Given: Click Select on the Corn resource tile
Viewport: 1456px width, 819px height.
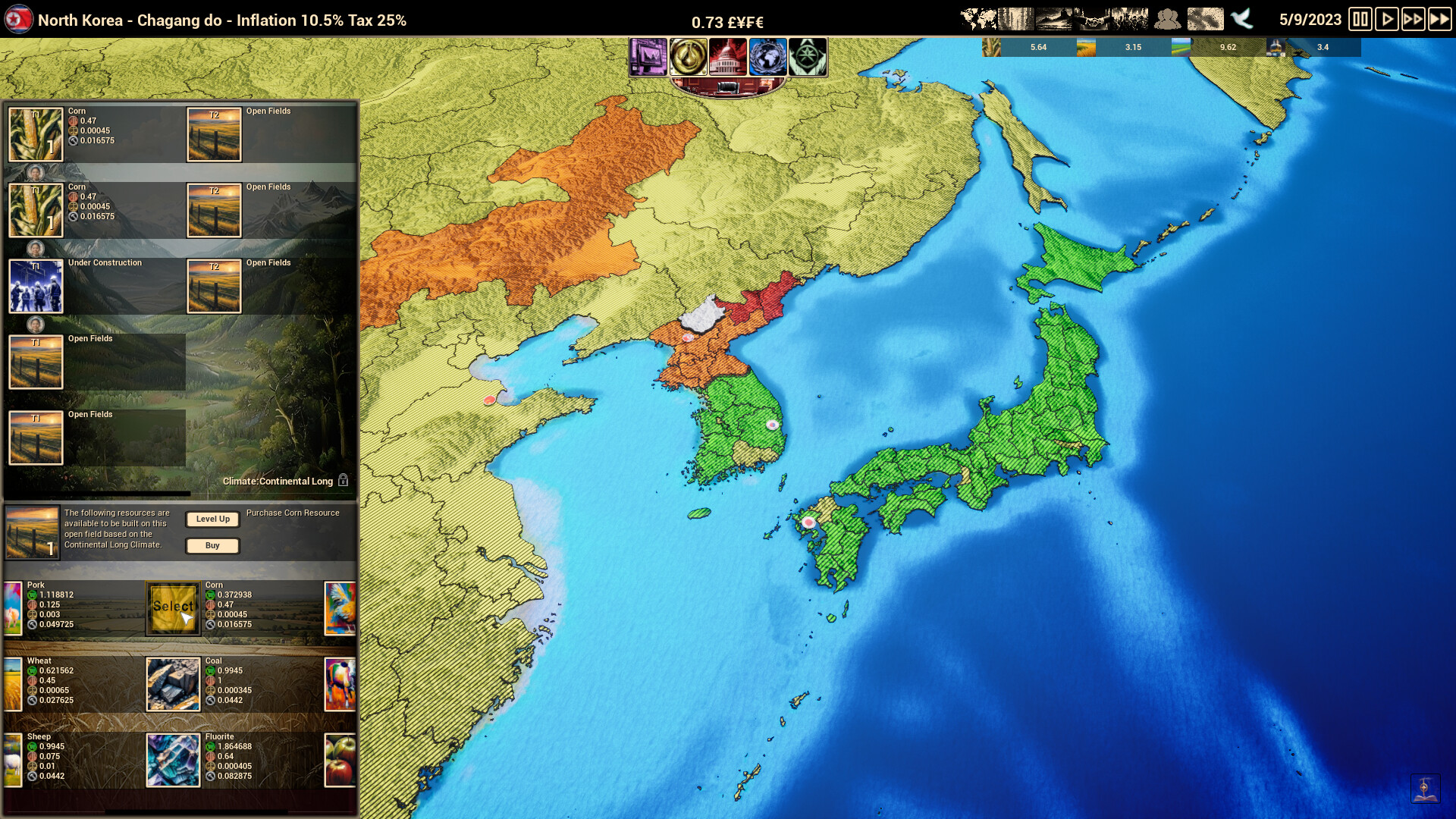Looking at the screenshot, I should [x=173, y=607].
